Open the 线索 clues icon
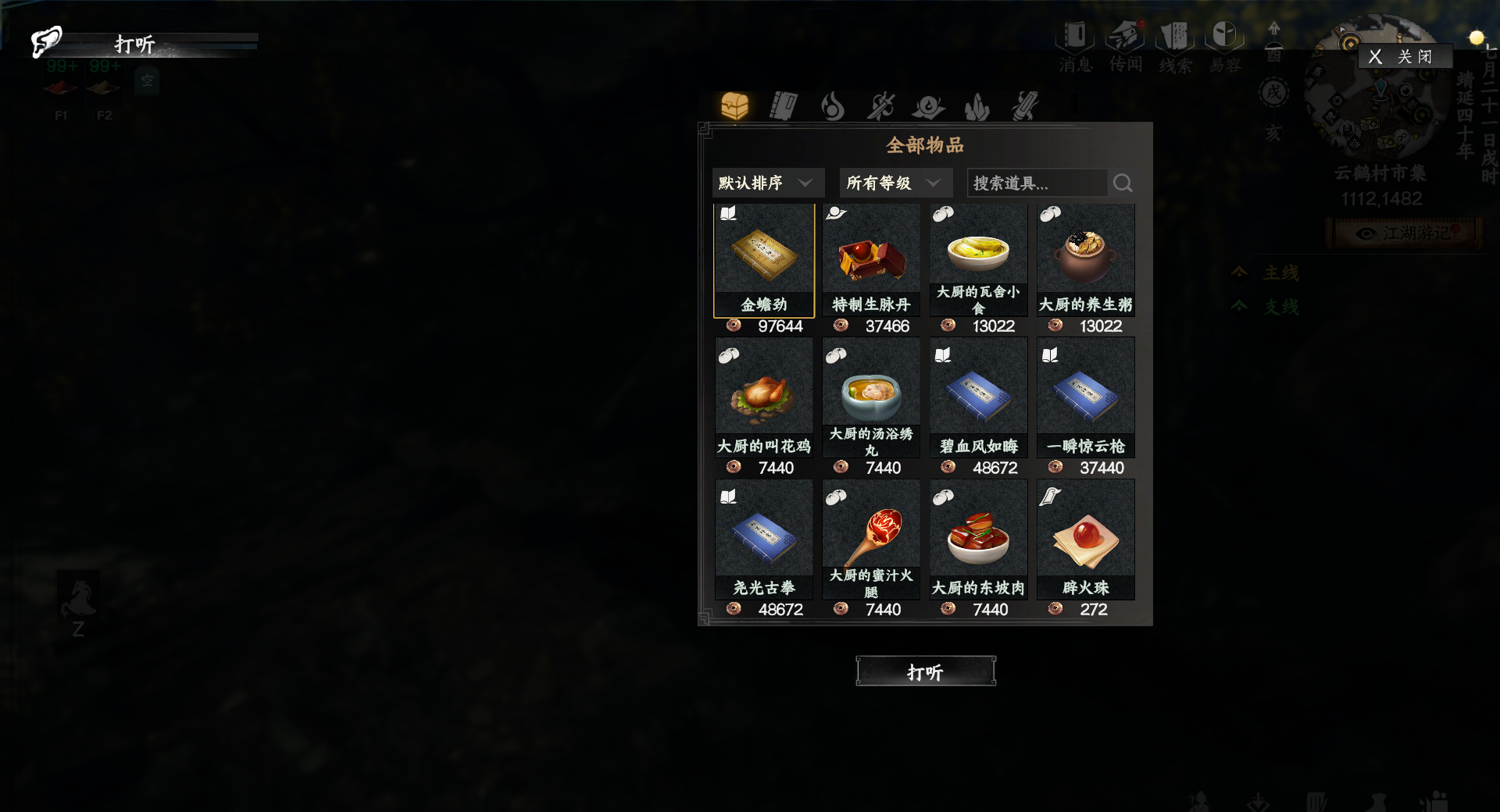Viewport: 1500px width, 812px height. 1176,43
